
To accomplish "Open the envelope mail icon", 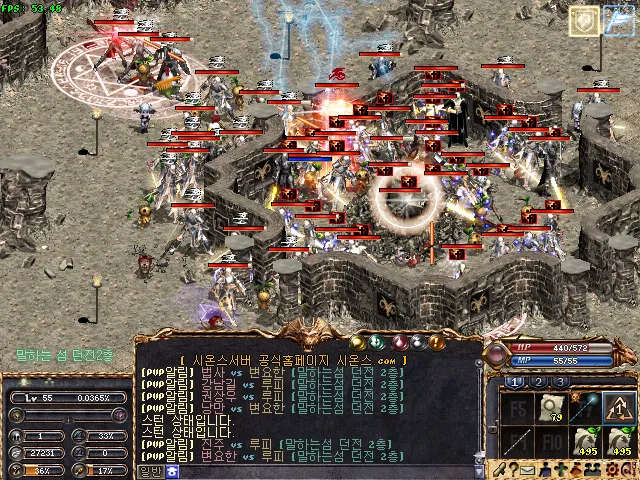I will tap(526, 468).
